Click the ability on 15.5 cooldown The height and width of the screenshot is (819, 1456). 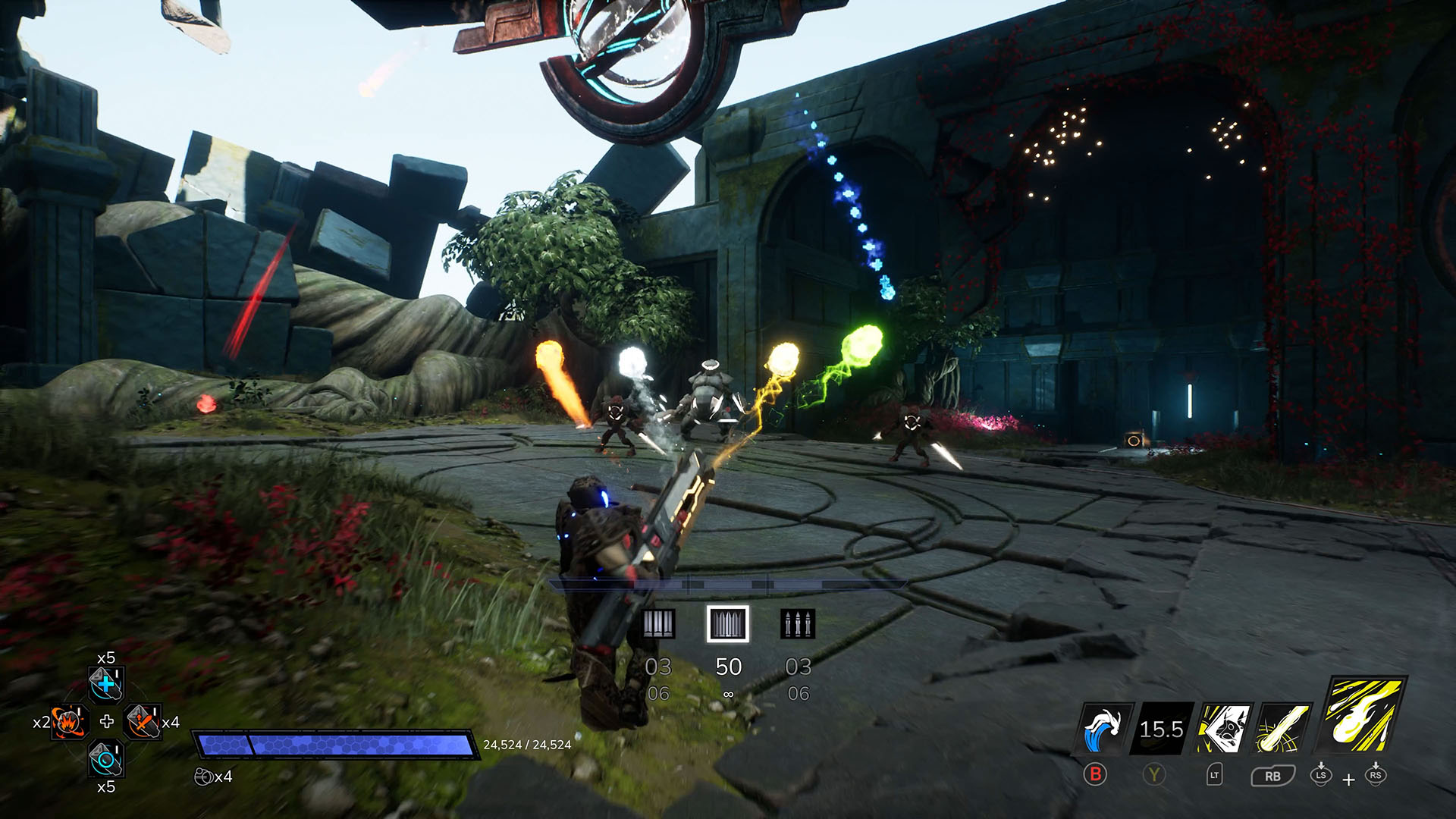pyautogui.click(x=1160, y=730)
